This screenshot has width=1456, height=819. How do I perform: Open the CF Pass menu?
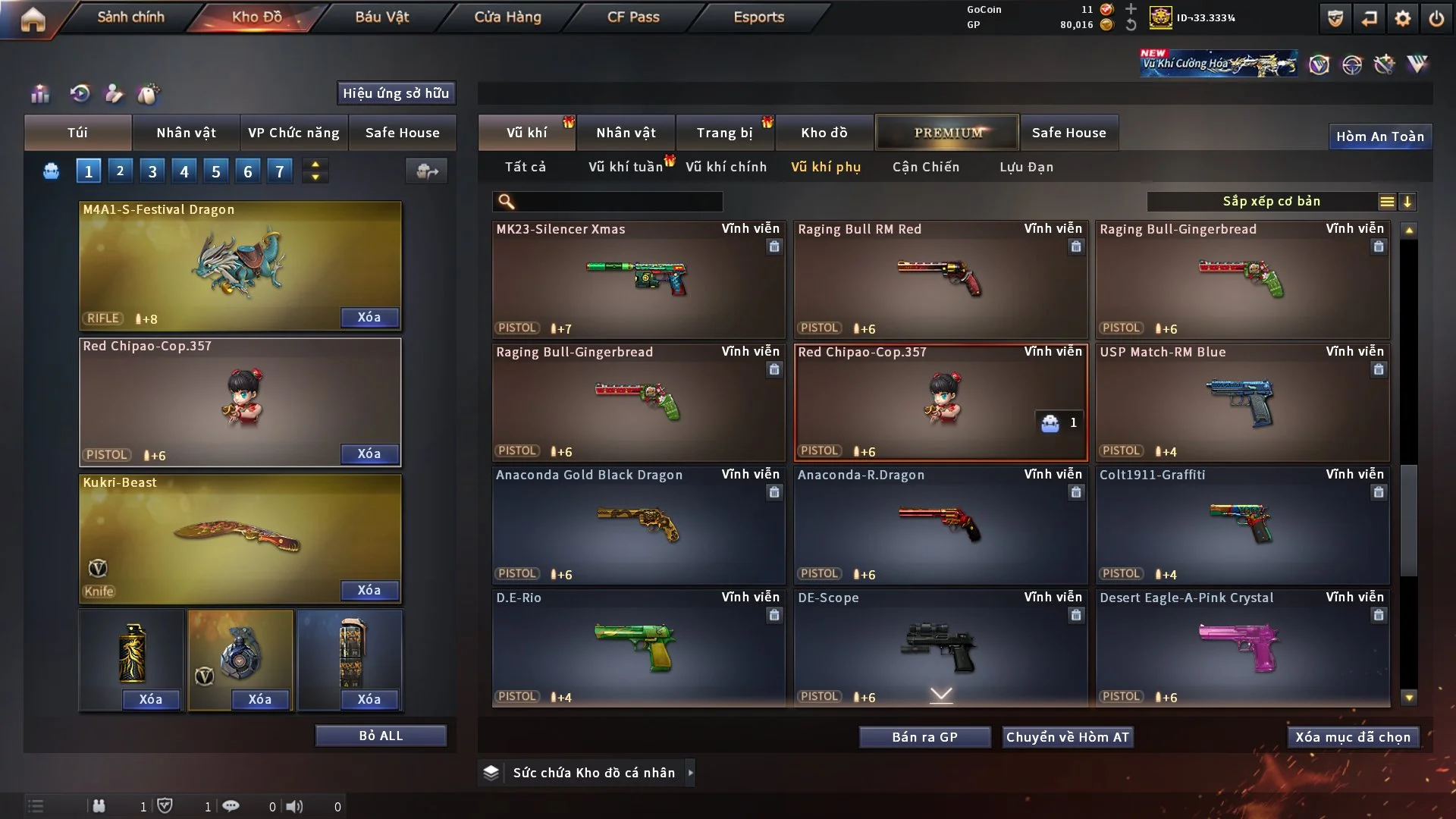633,17
